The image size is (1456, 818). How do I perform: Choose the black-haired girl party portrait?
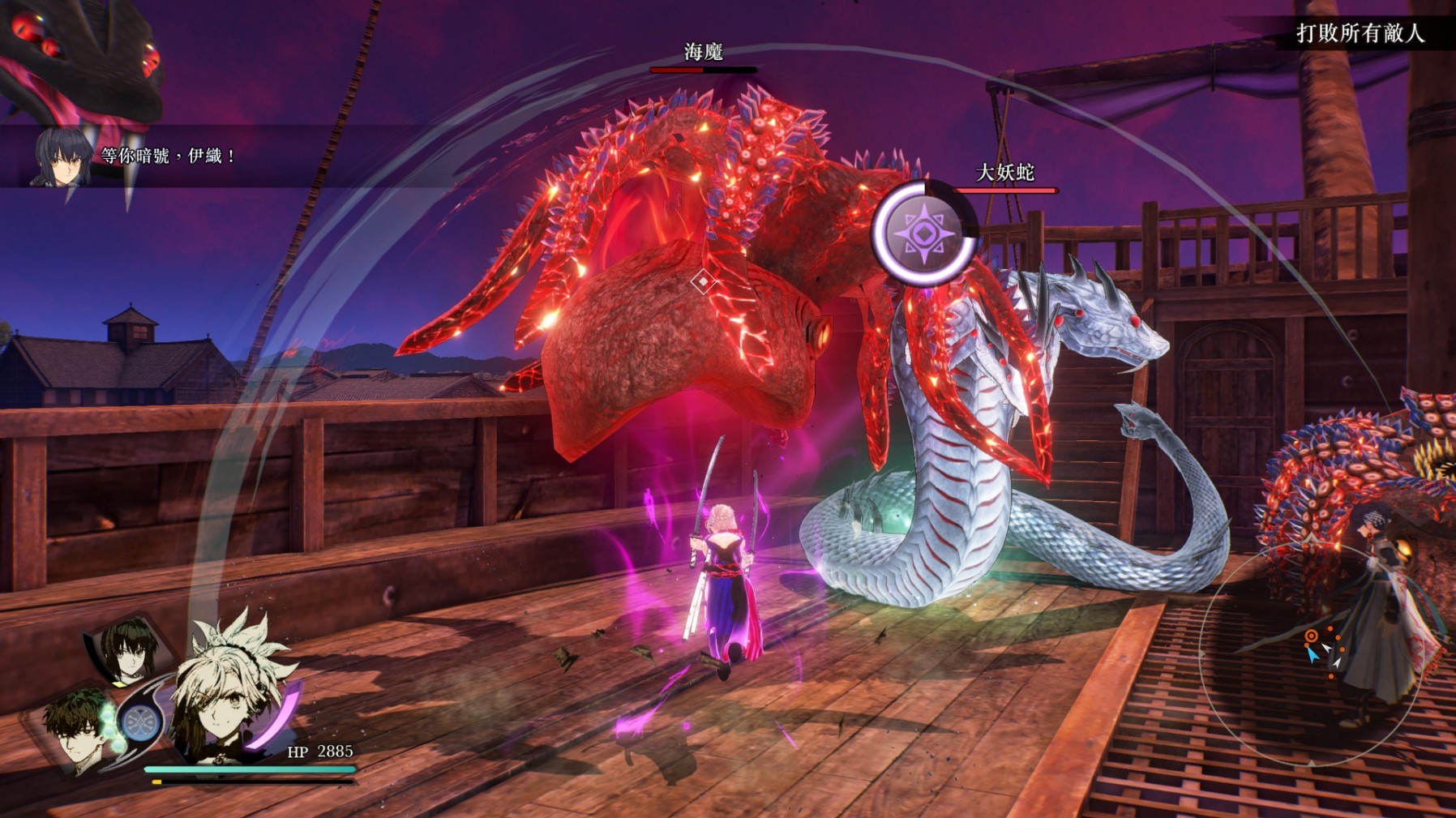point(130,650)
